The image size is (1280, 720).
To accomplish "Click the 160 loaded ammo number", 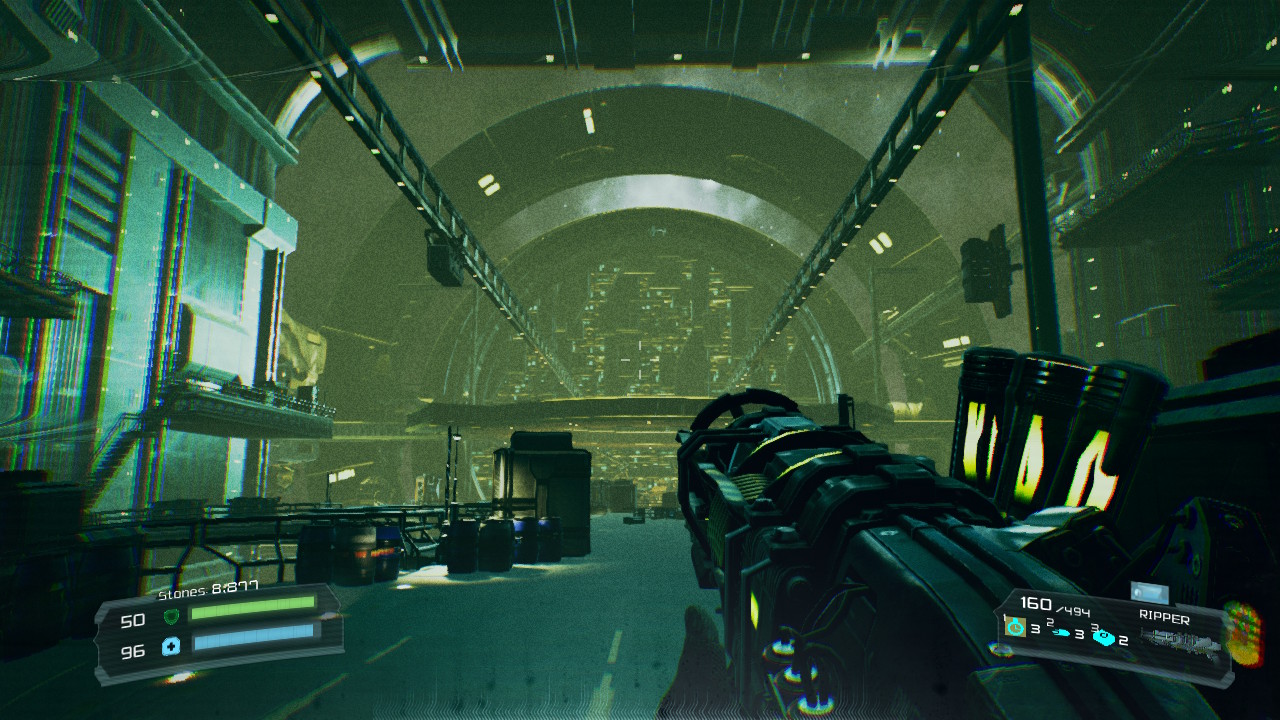I will coord(1038,603).
